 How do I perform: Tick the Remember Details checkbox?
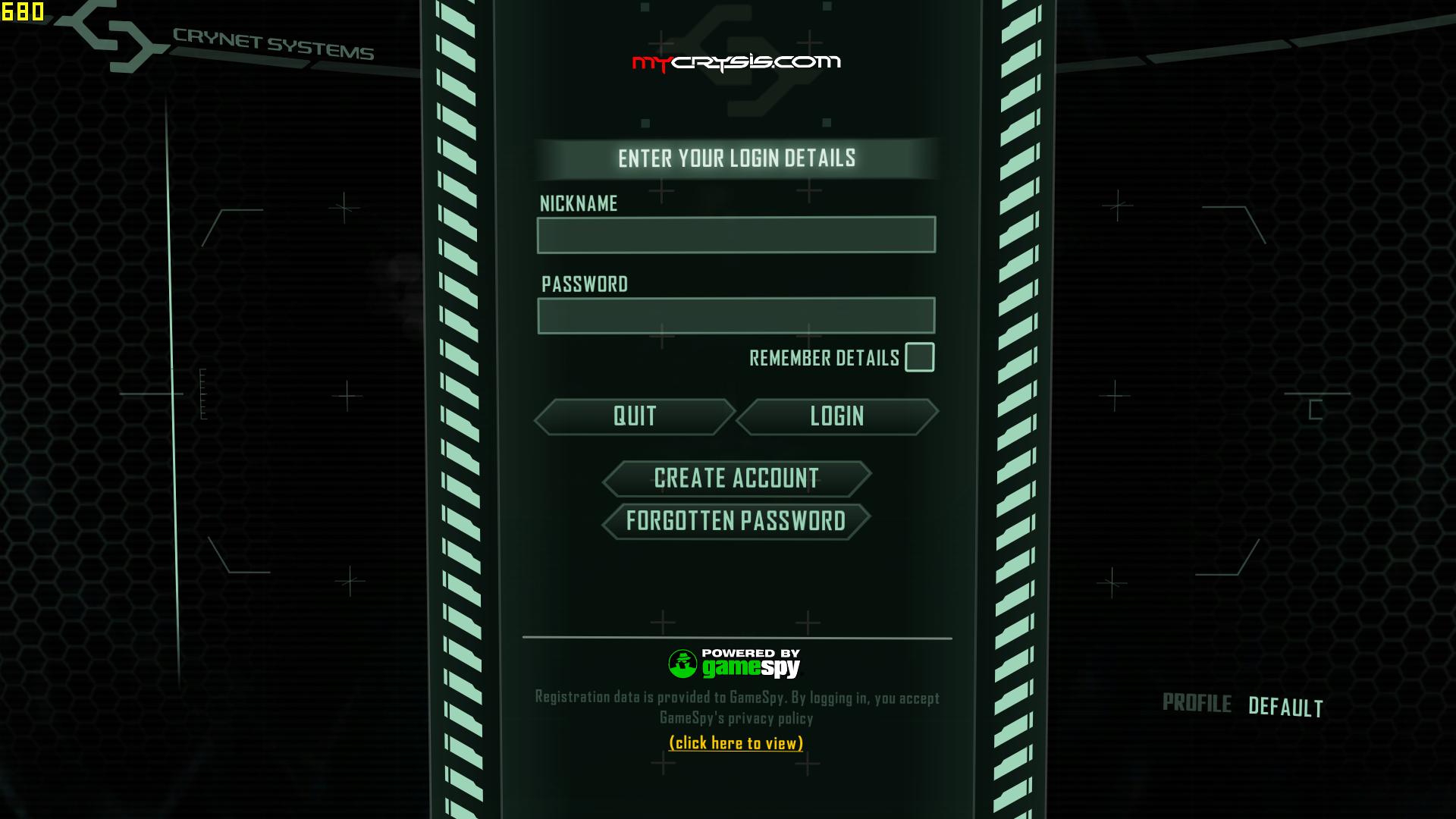[x=919, y=357]
